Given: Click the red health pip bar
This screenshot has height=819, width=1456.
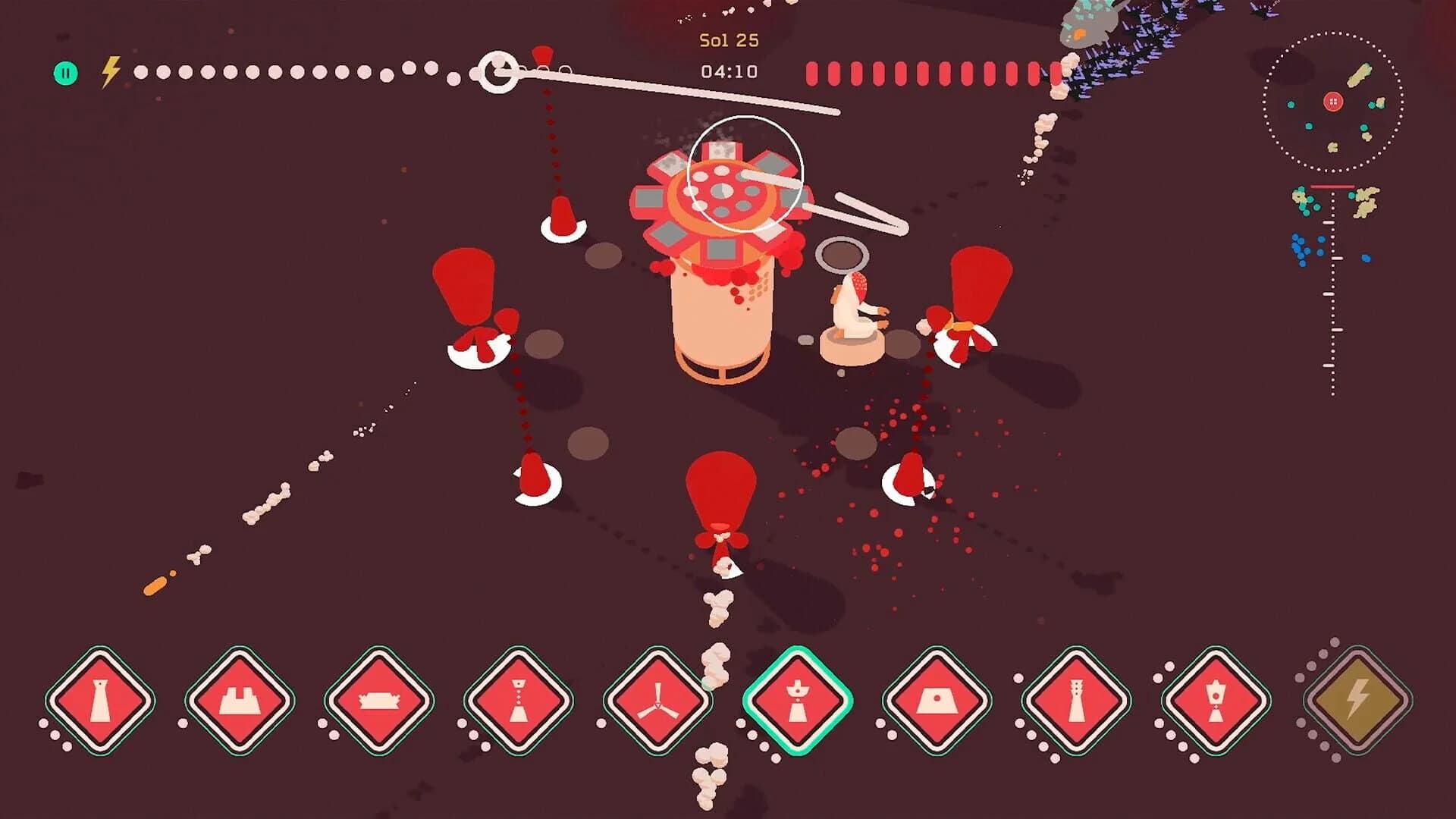Looking at the screenshot, I should point(933,70).
